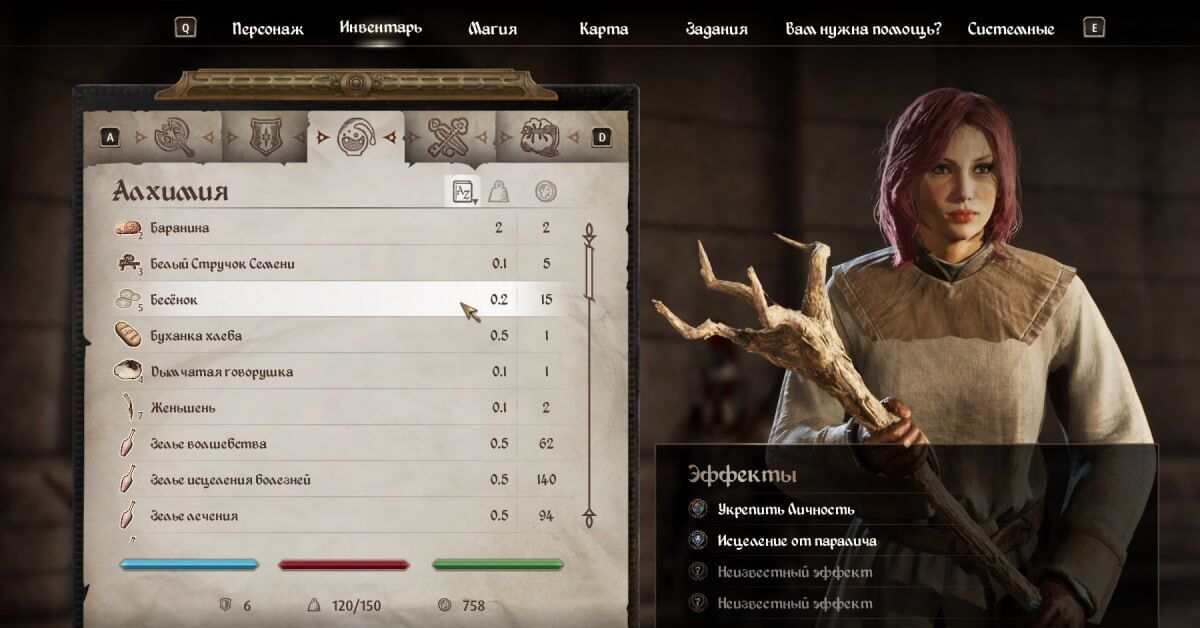Go to the Задания tab
The height and width of the screenshot is (628, 1200).
pos(716,29)
